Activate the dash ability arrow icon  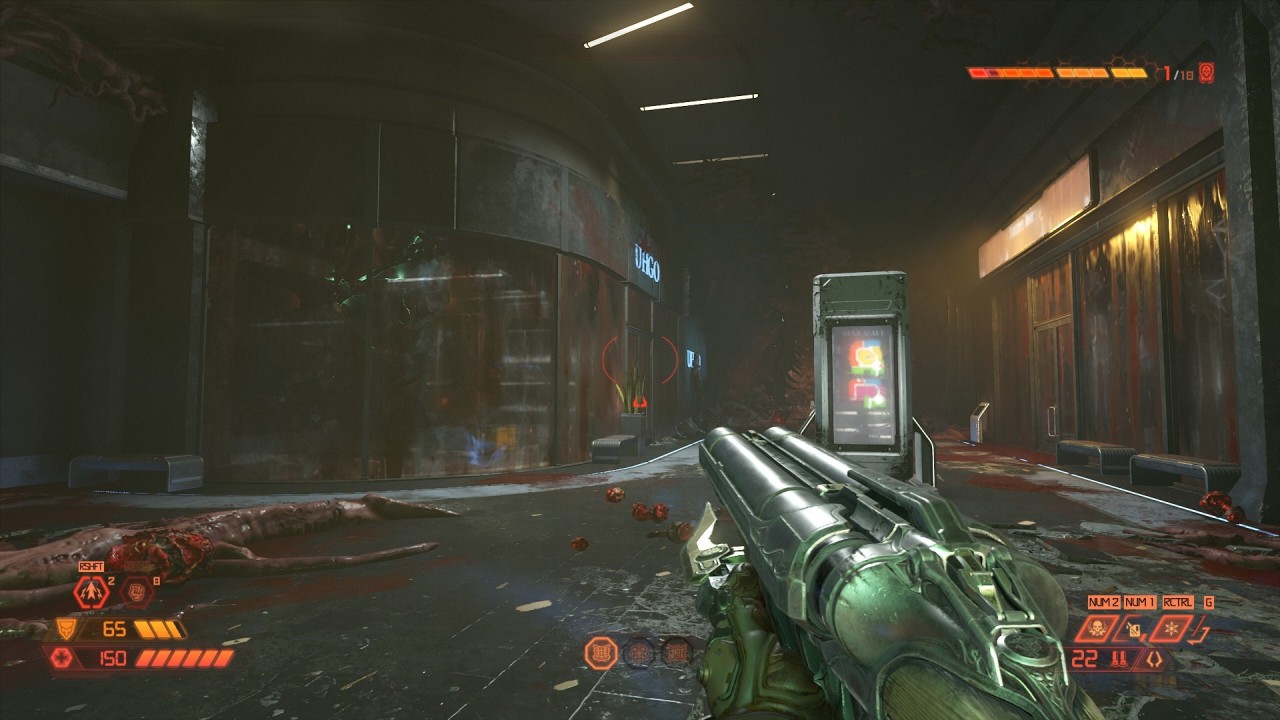[91, 593]
